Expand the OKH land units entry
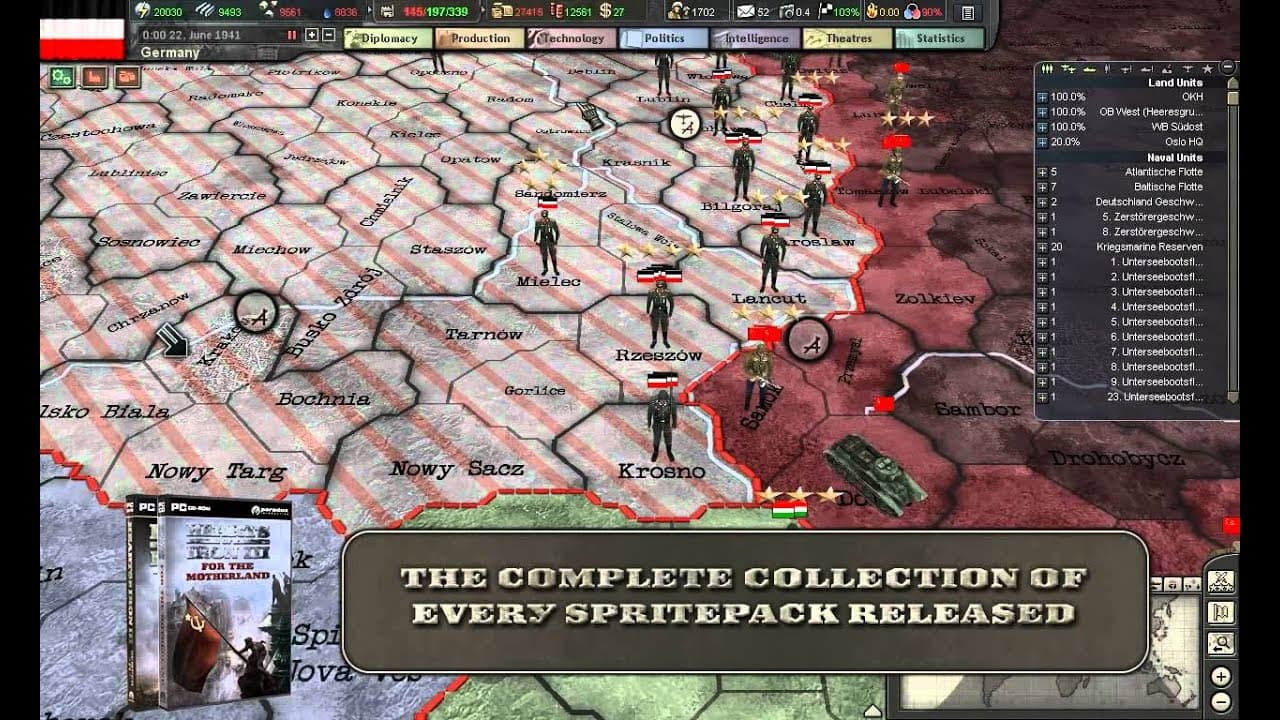Screen dimensions: 1280x720 click(1043, 97)
